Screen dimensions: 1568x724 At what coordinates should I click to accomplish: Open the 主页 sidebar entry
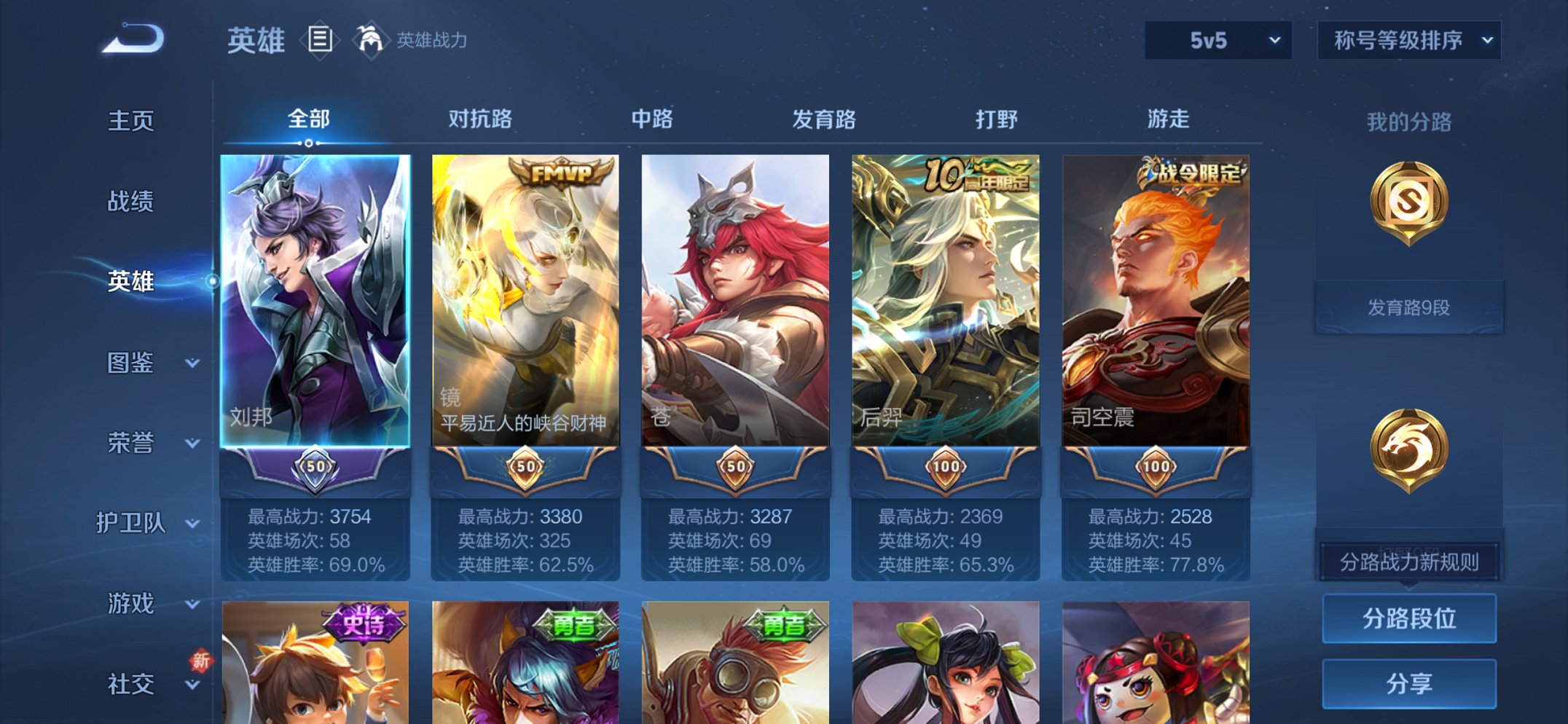coord(131,122)
